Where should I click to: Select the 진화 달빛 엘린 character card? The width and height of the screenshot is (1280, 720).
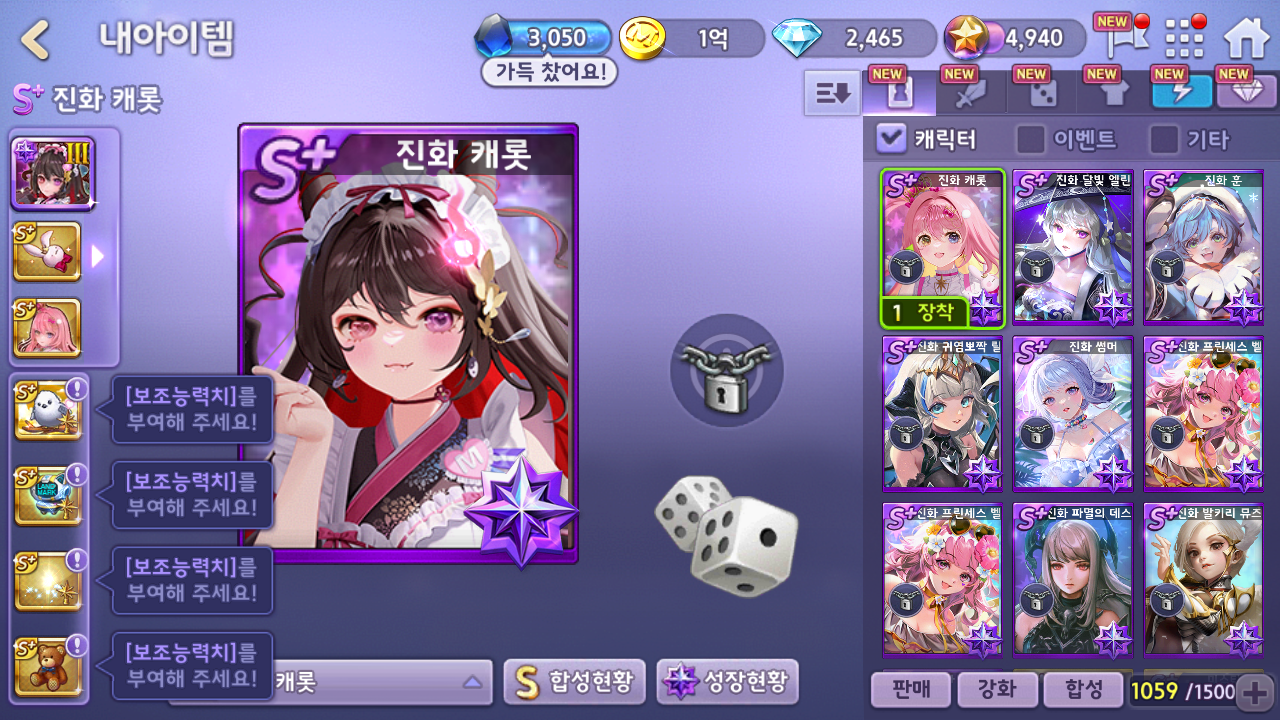[x=1072, y=247]
